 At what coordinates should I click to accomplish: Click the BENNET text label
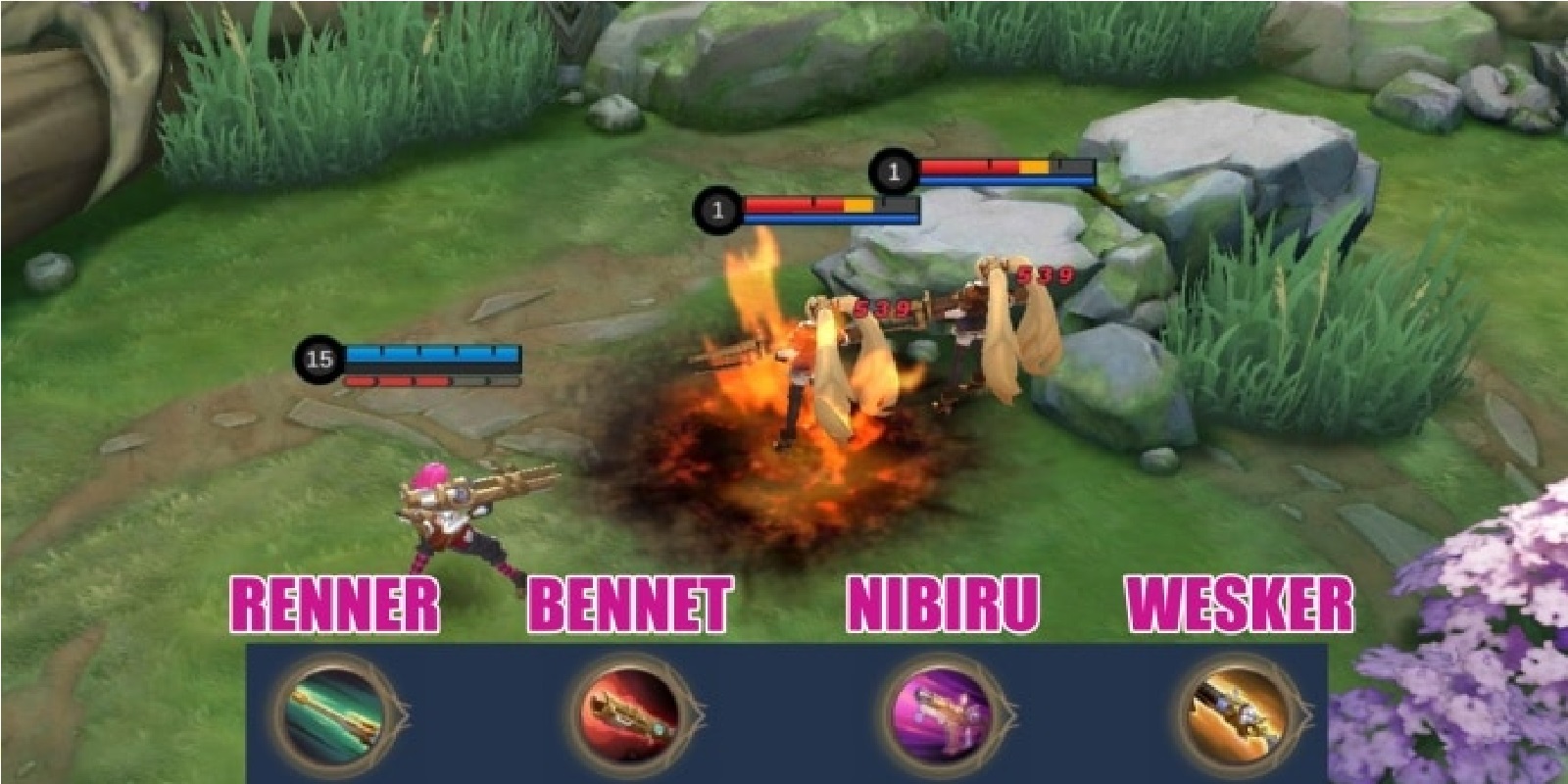(630, 599)
